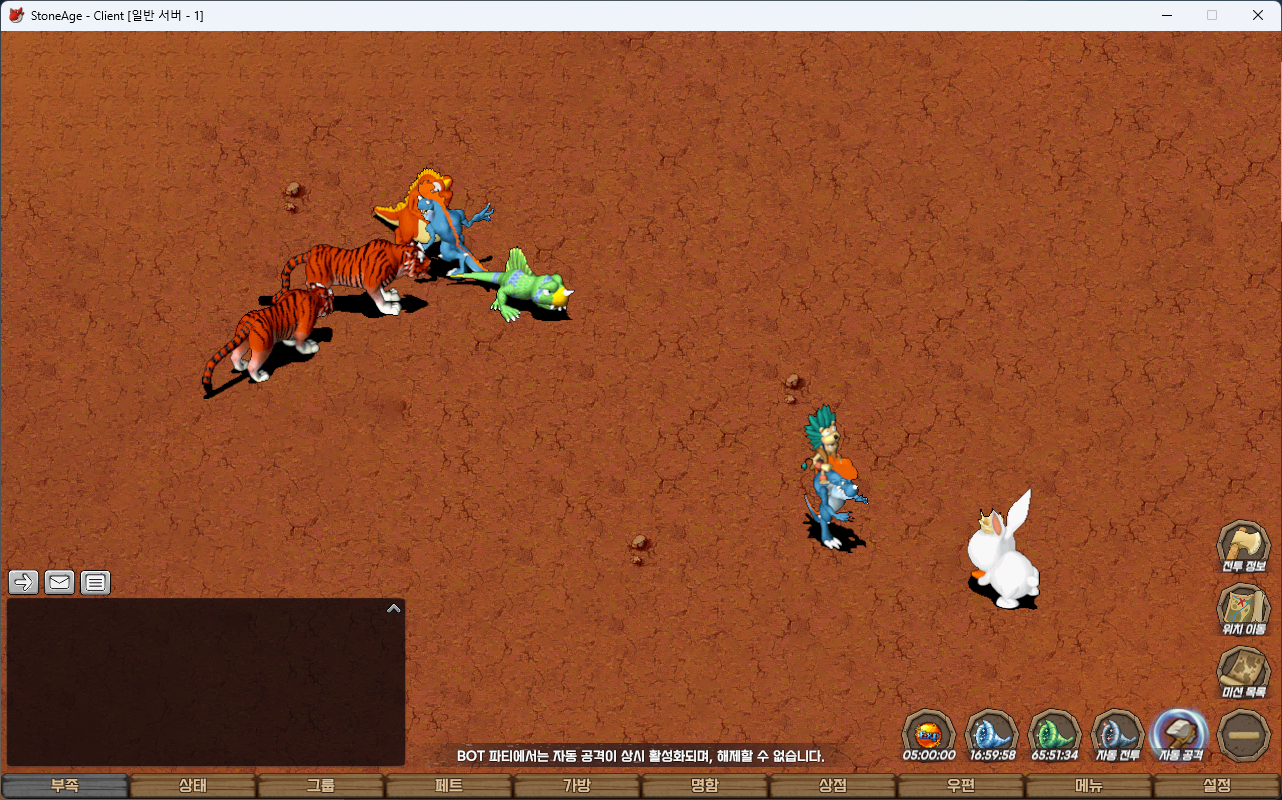Open the 메뉴 button on bottom bar

pyautogui.click(x=1089, y=786)
